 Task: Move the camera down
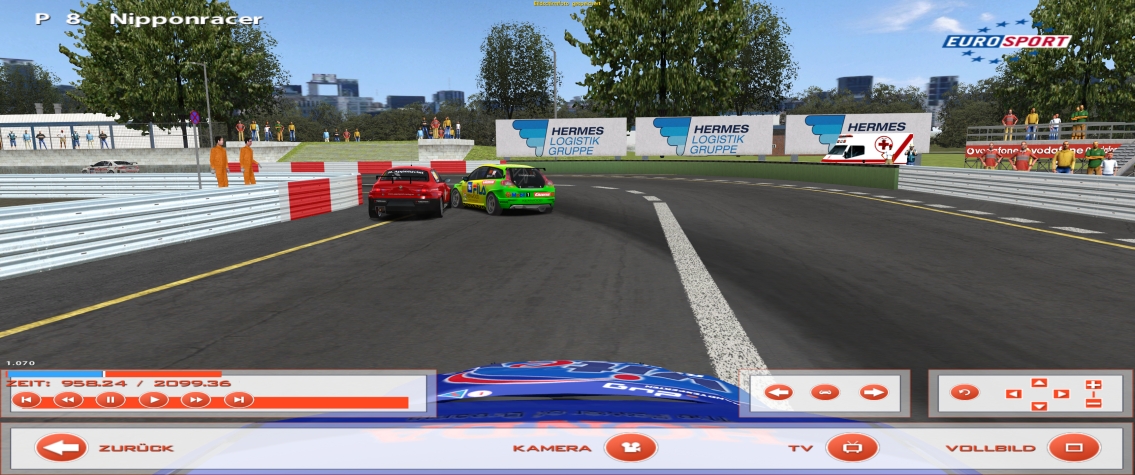[x=1038, y=405]
